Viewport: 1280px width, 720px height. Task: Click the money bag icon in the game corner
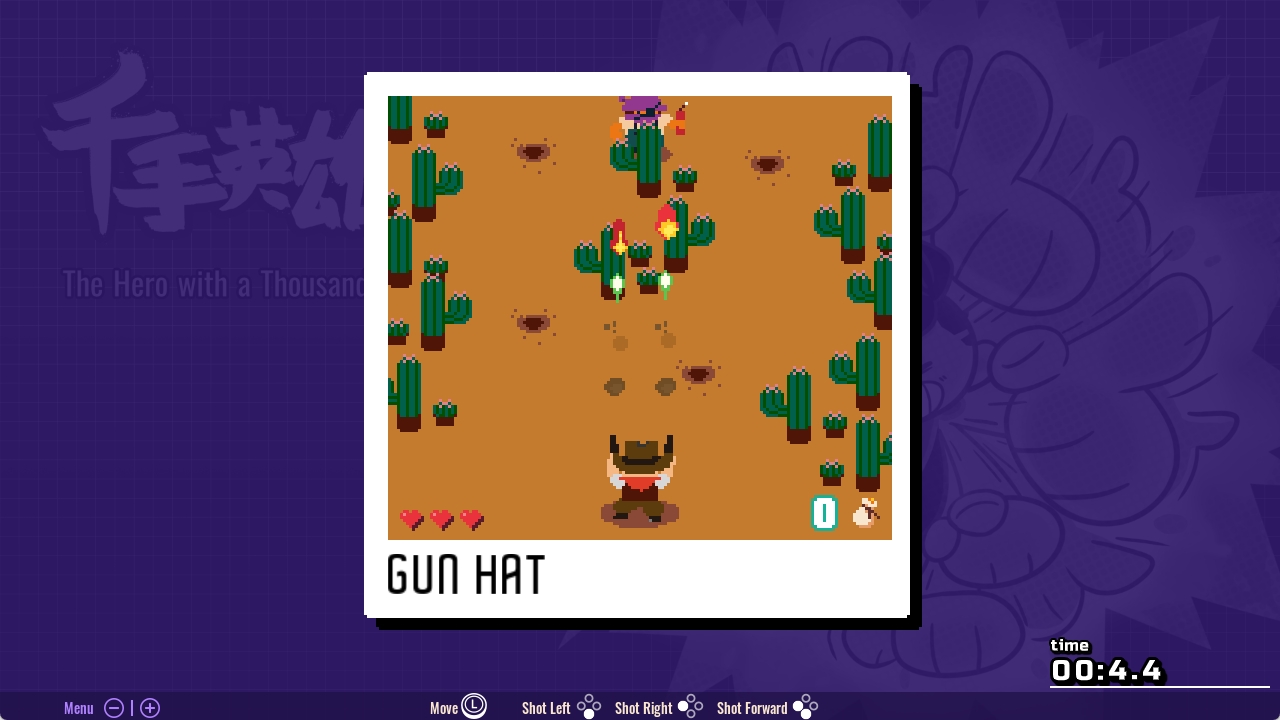(x=865, y=513)
